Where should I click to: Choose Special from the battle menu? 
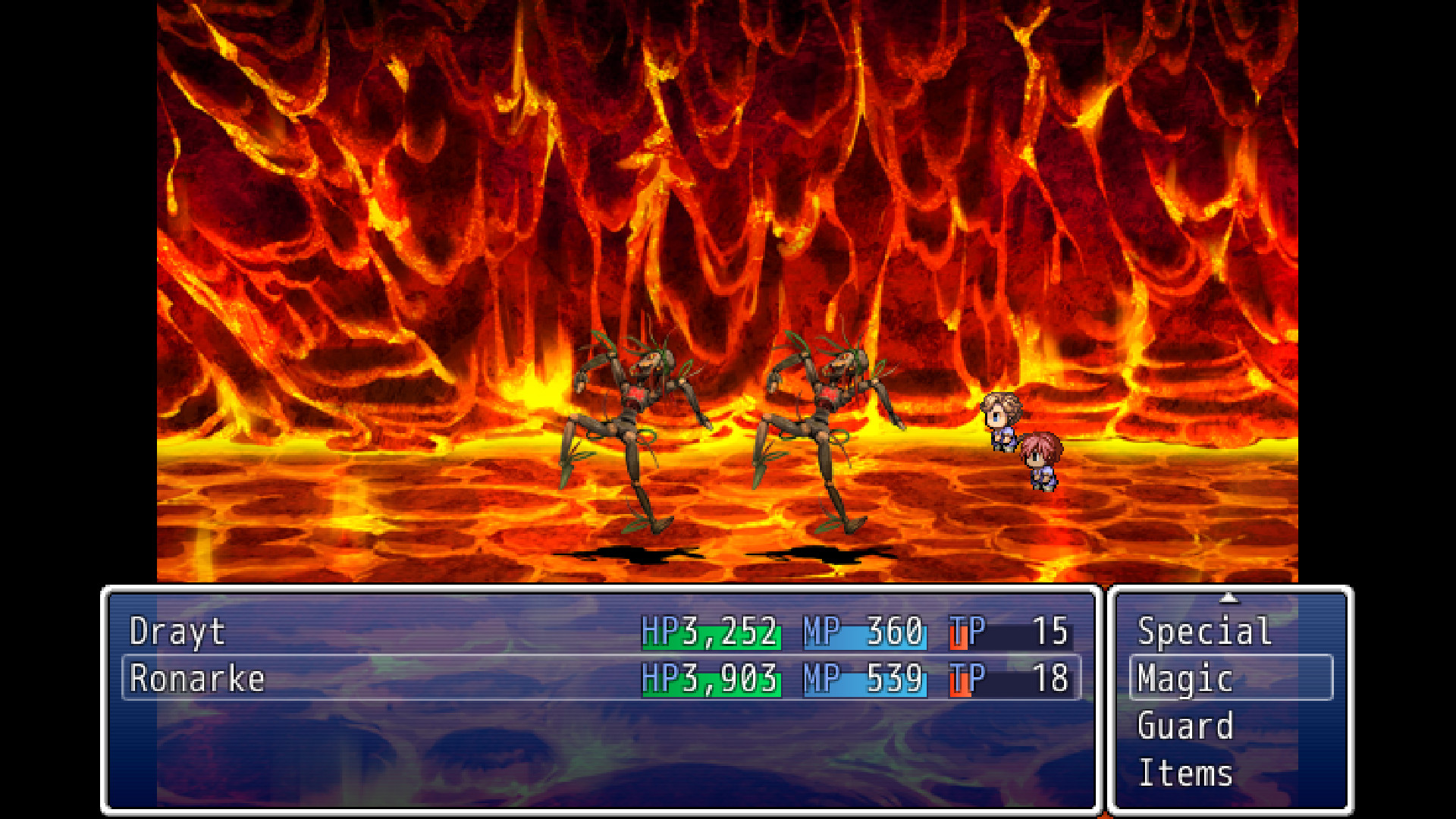(1203, 631)
